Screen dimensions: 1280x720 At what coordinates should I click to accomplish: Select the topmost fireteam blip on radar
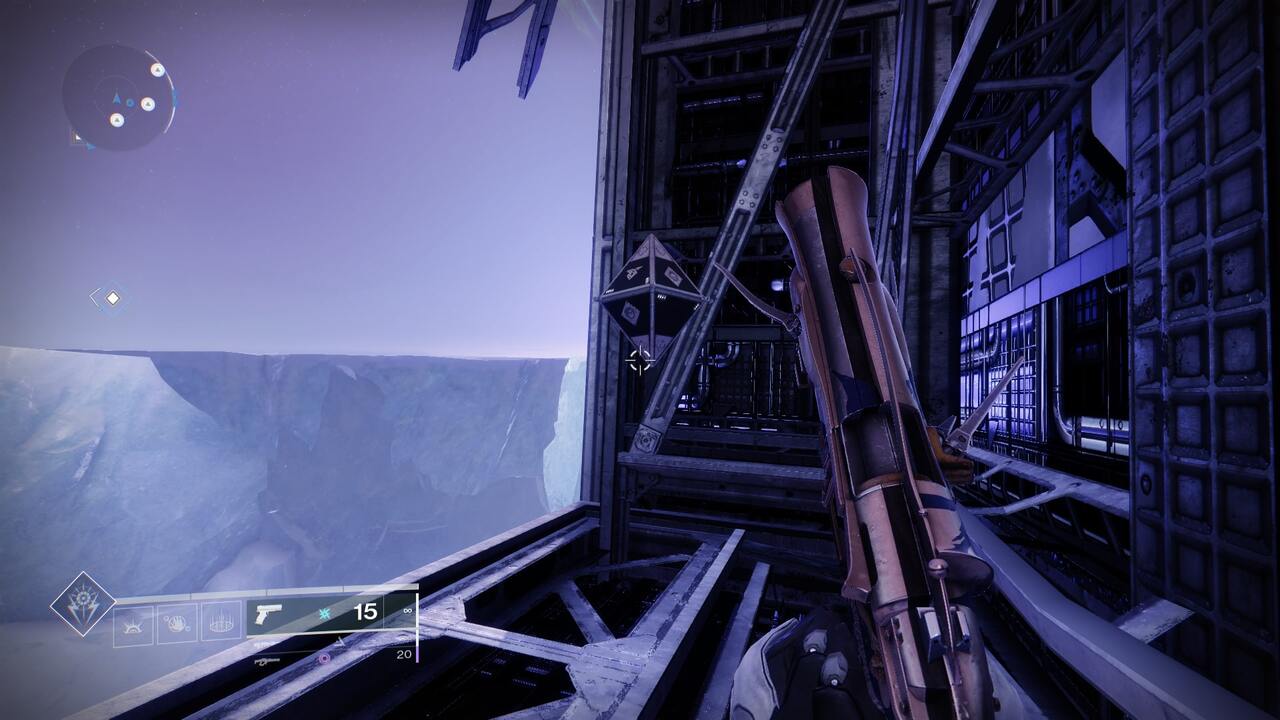coord(158,70)
